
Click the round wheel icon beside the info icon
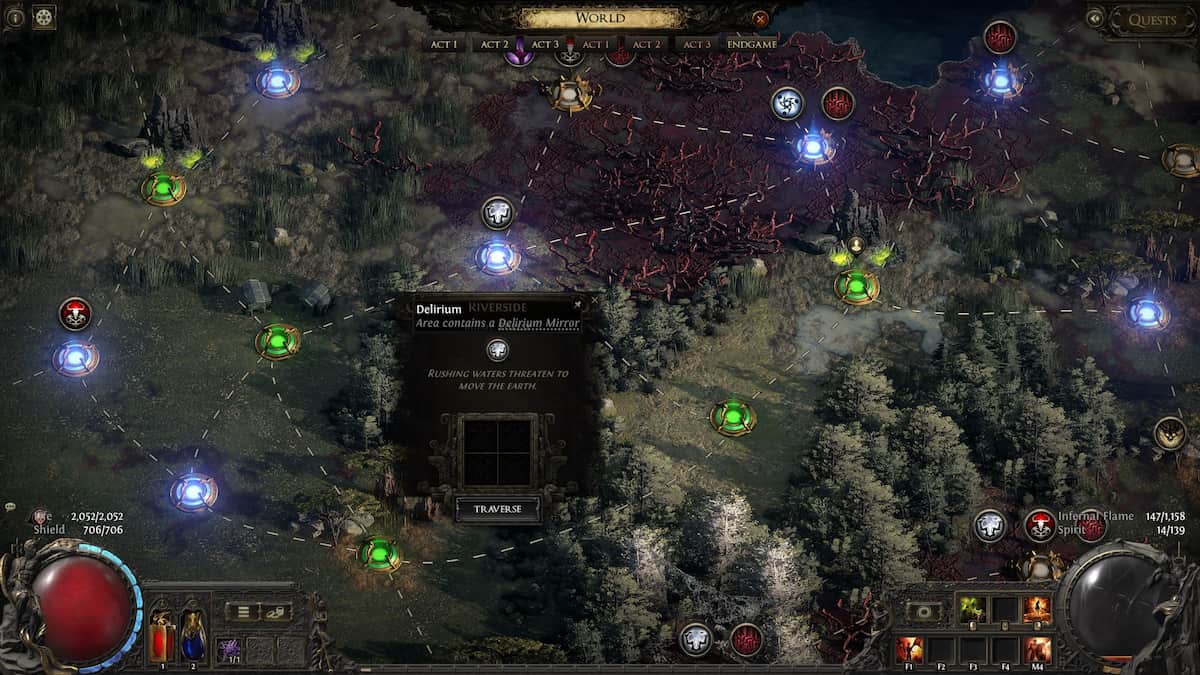pyautogui.click(x=44, y=17)
